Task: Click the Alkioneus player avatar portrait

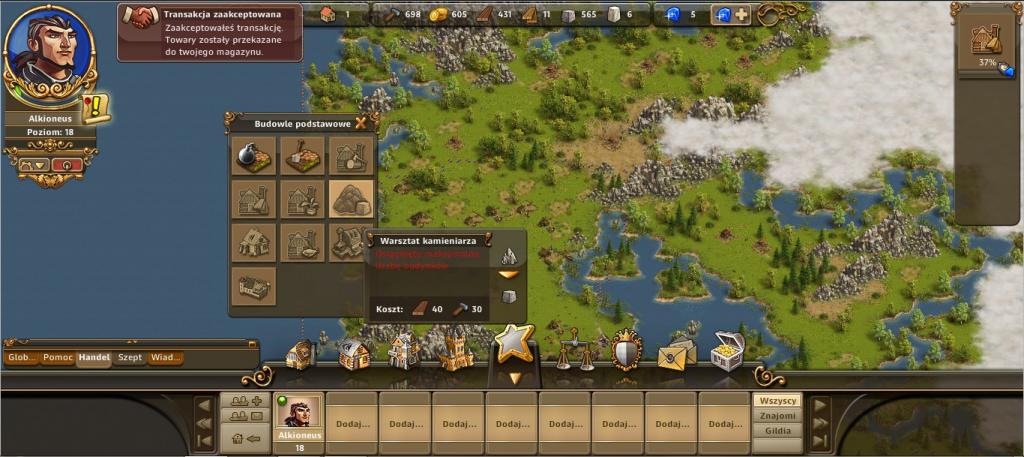Action: (x=49, y=50)
